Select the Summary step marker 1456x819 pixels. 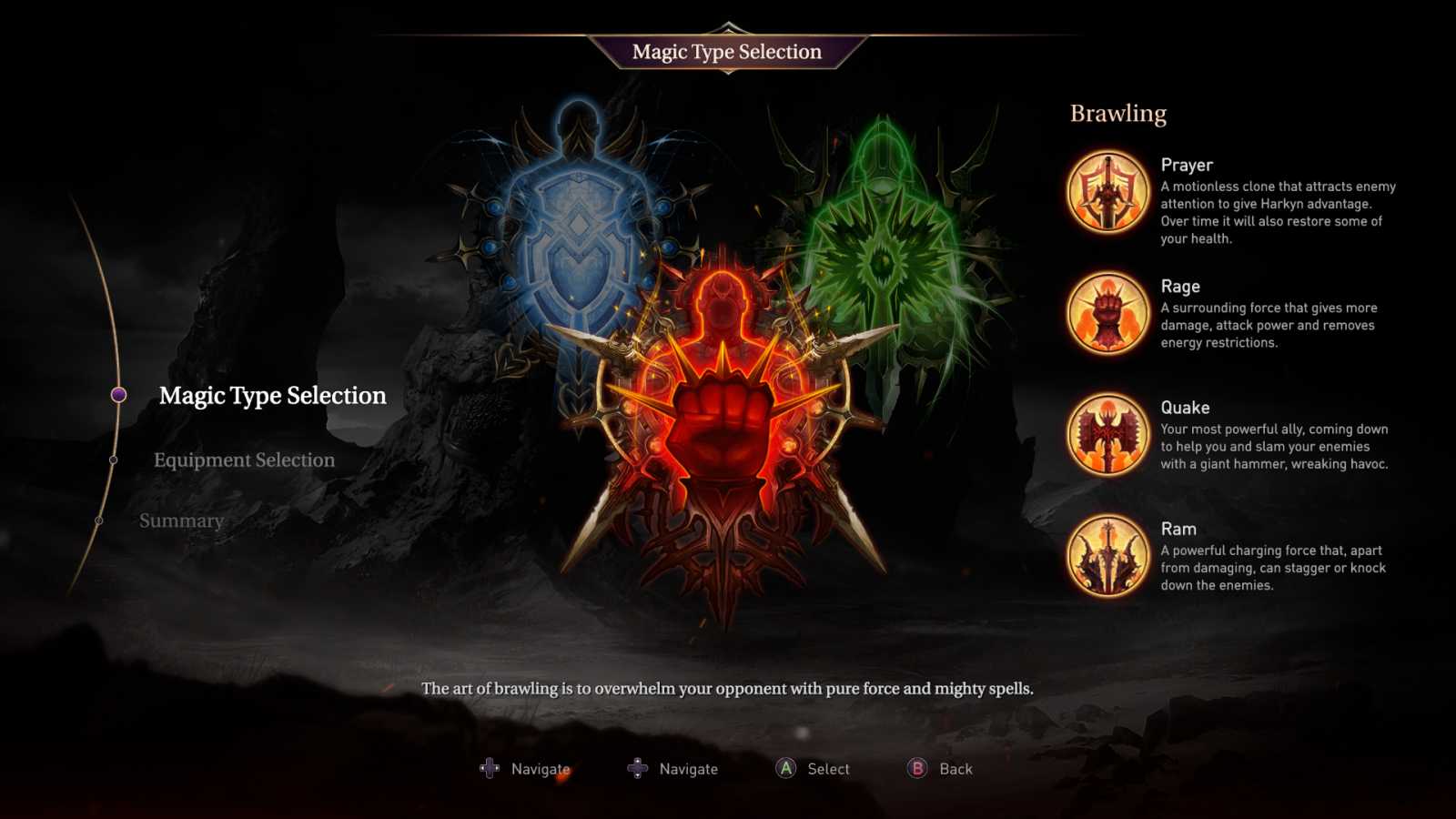100,520
